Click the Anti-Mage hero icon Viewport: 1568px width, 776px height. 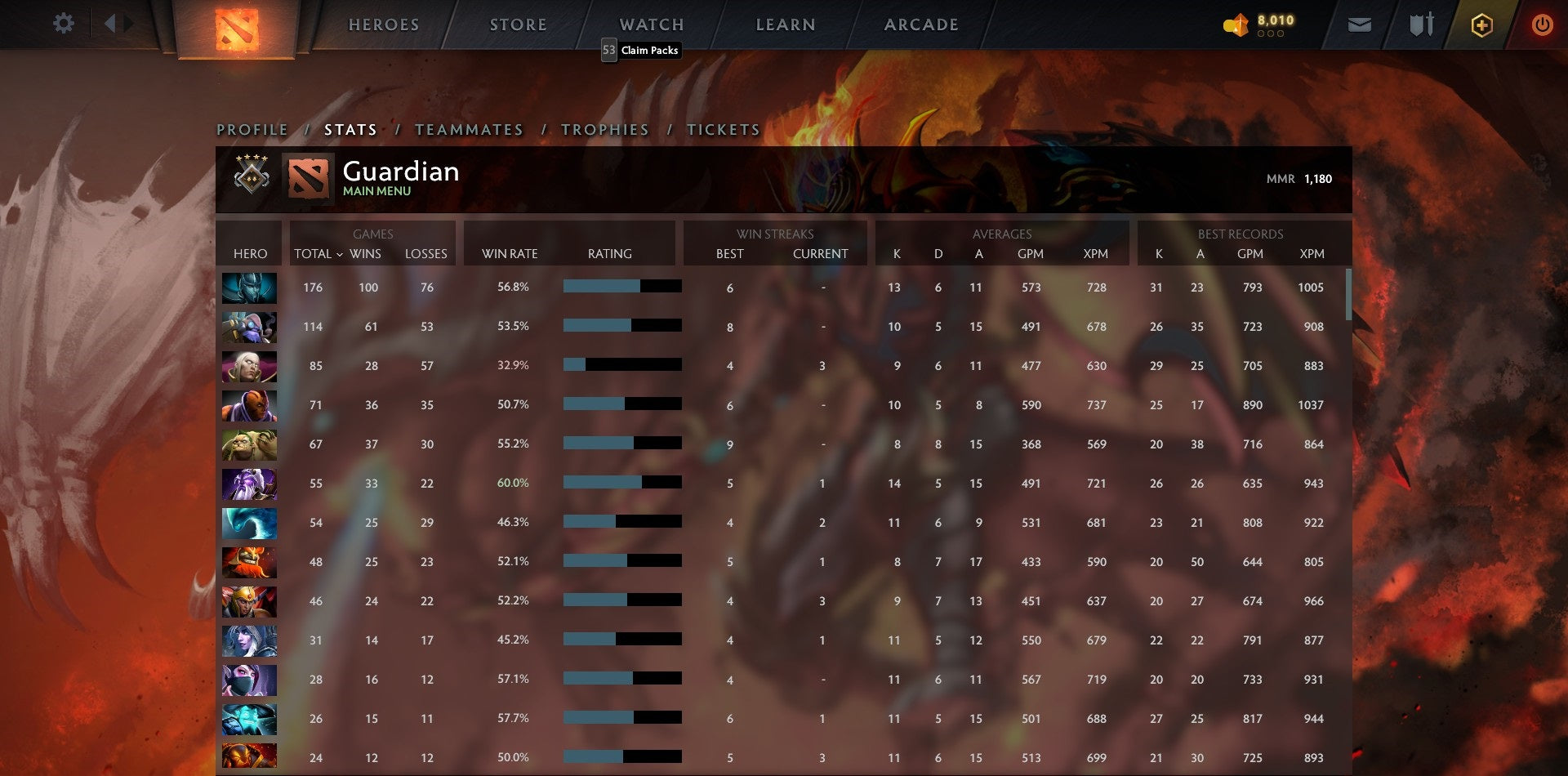click(x=249, y=405)
